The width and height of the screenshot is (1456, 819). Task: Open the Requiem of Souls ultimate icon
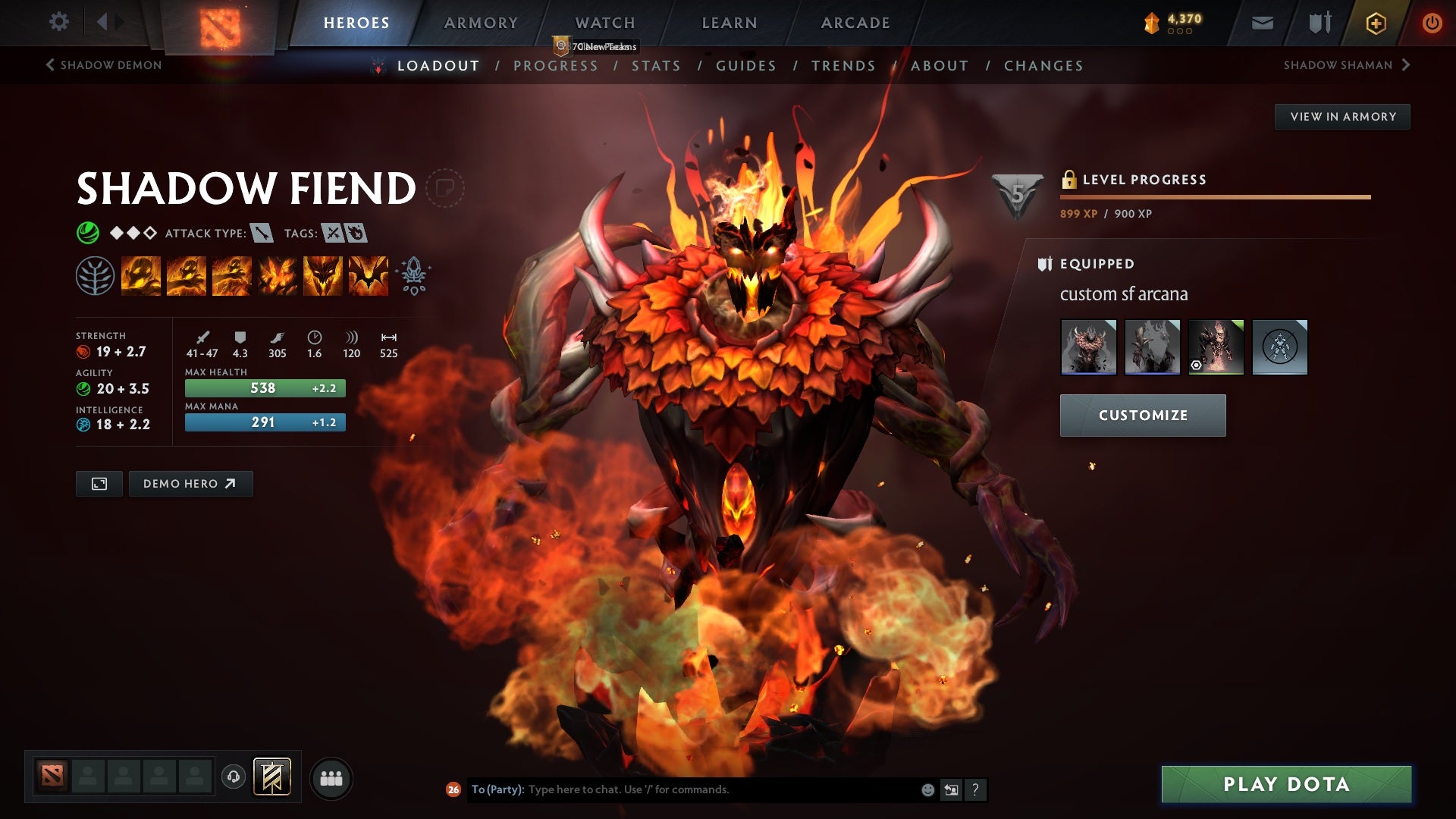[x=369, y=275]
